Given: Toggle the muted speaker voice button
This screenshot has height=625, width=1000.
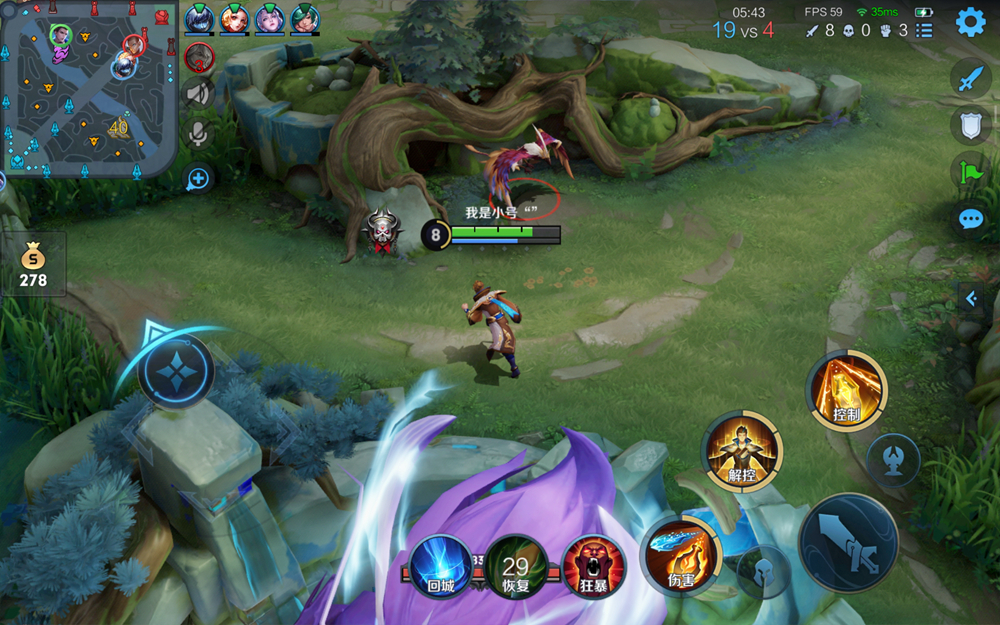Looking at the screenshot, I should (x=199, y=93).
